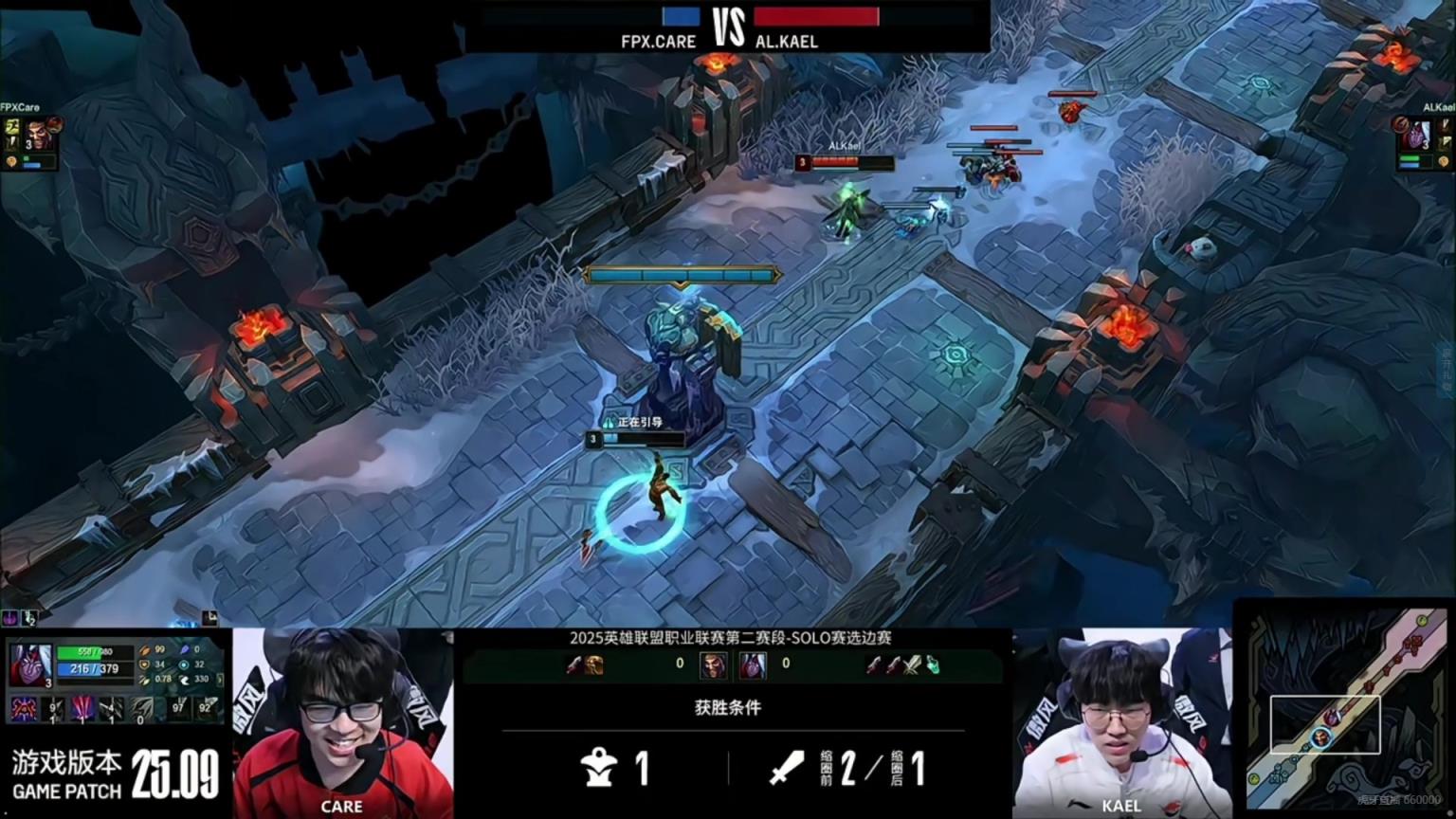Activate the ability icon with red streaks
This screenshot has width=1456, height=819.
(82, 708)
